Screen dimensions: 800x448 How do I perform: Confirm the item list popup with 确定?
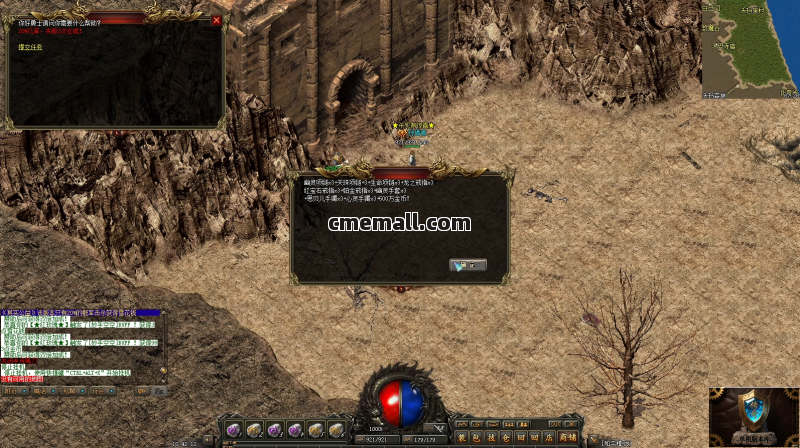pos(468,265)
